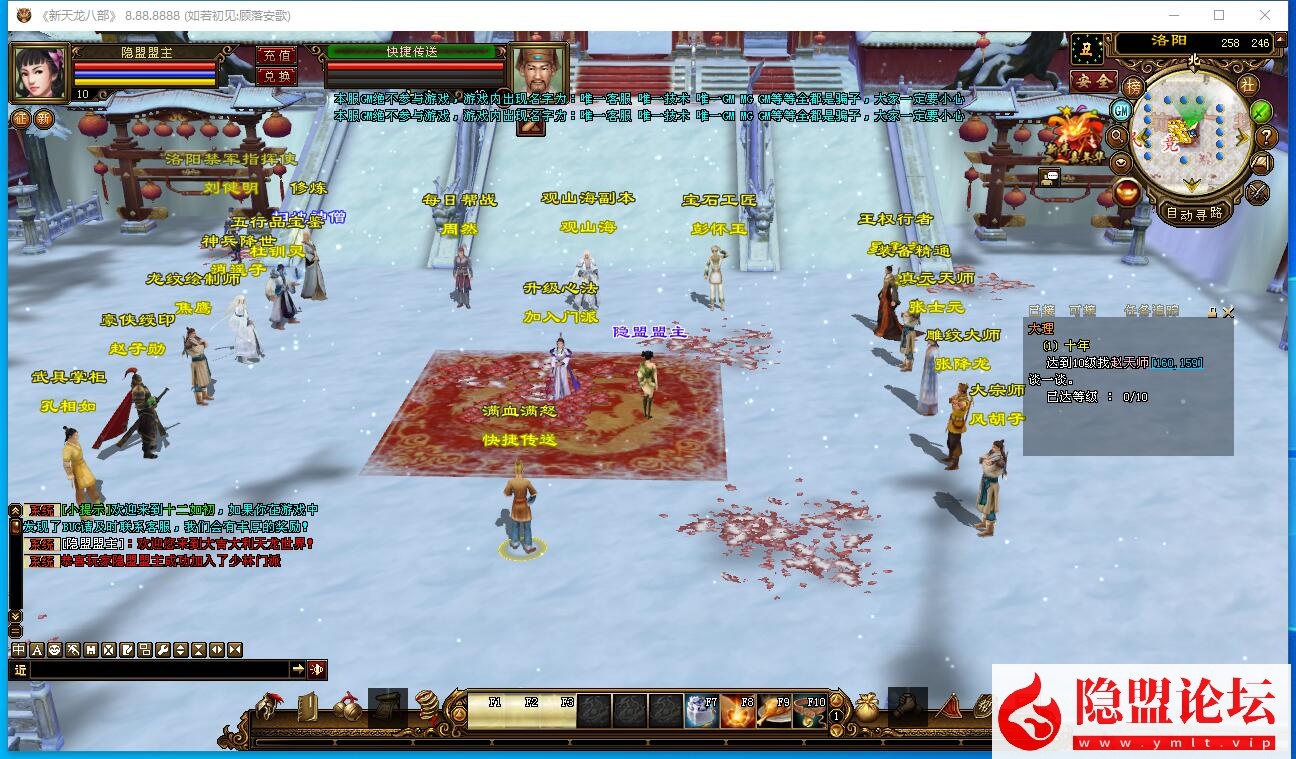Click the target NPC portrait for 快捷传送
1296x759 pixels.
[x=537, y=70]
